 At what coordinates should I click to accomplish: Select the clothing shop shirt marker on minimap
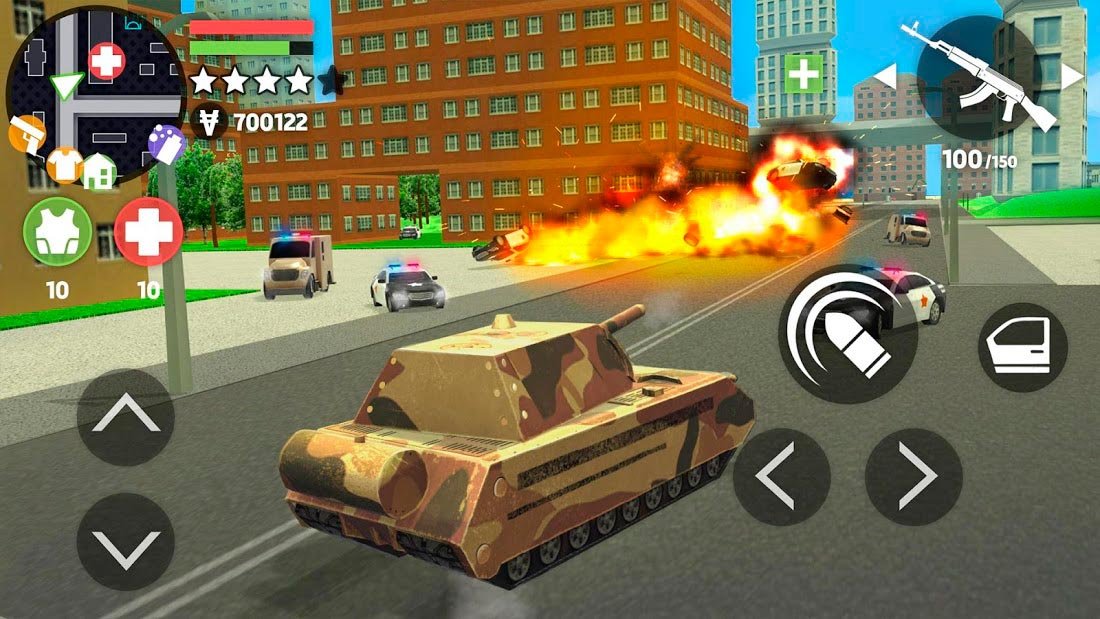coord(65,163)
